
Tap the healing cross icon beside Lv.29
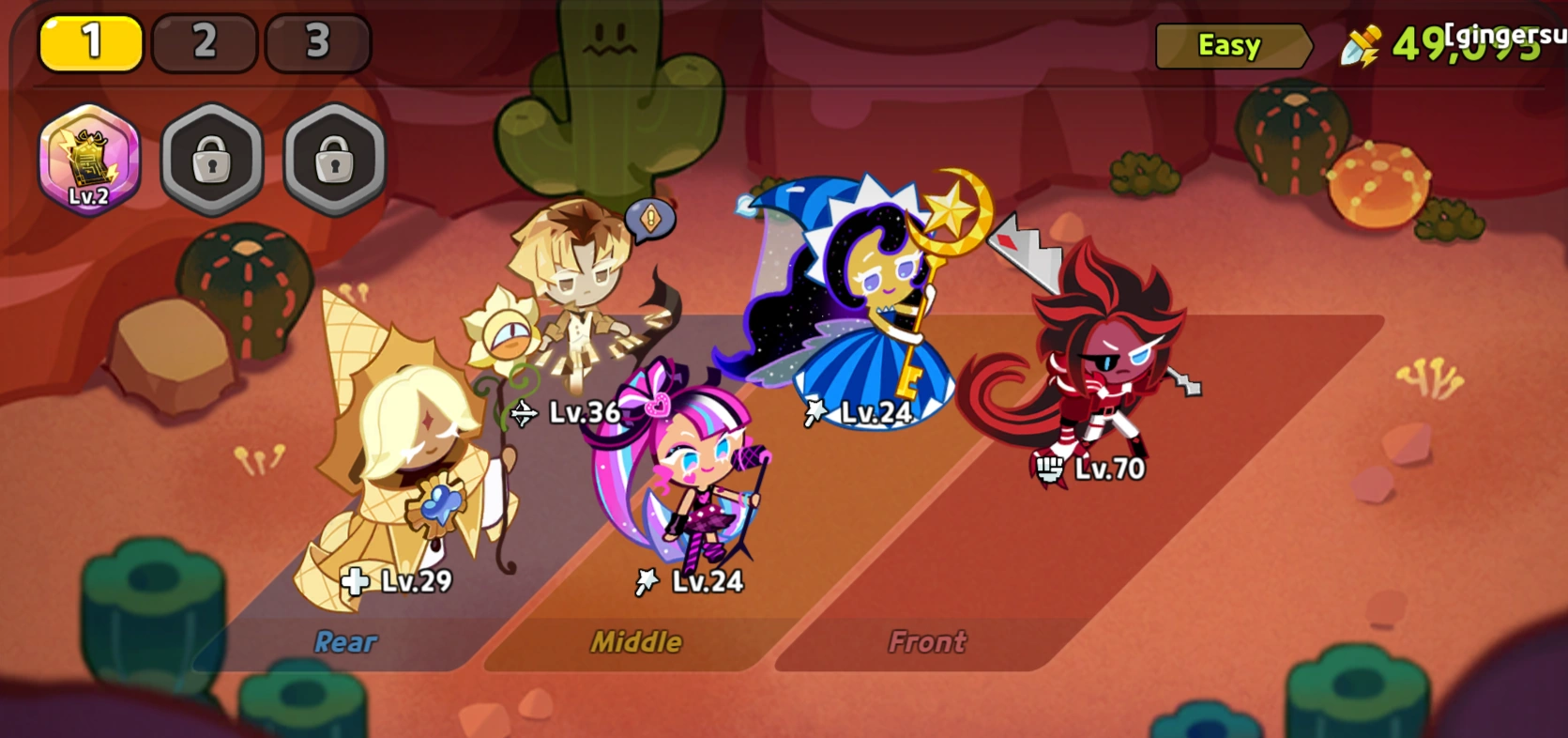point(354,582)
